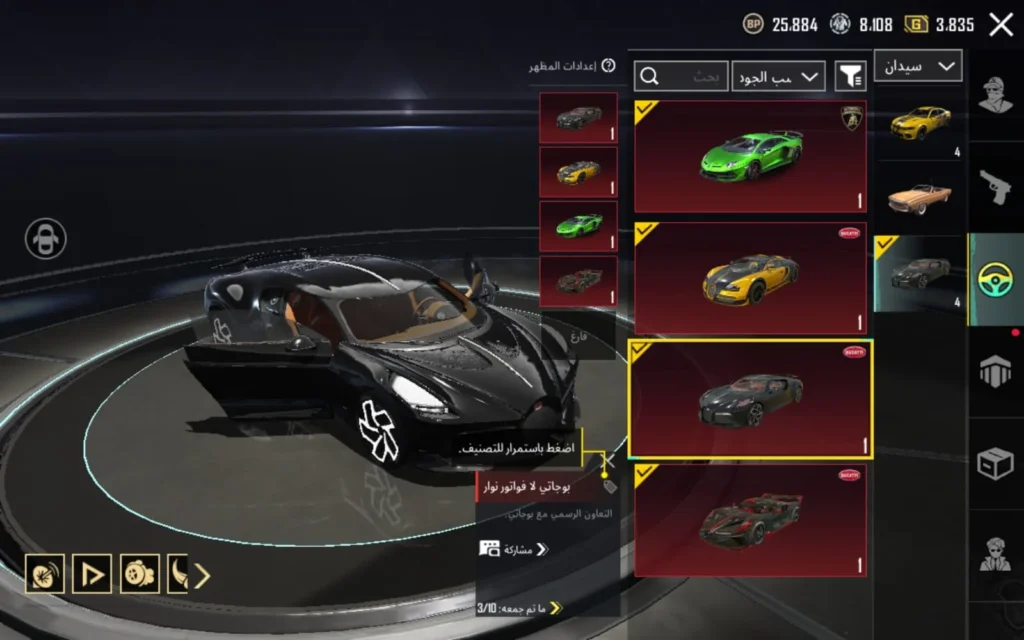
Task: Open the parachute tab with red dot
Action: [x=996, y=370]
